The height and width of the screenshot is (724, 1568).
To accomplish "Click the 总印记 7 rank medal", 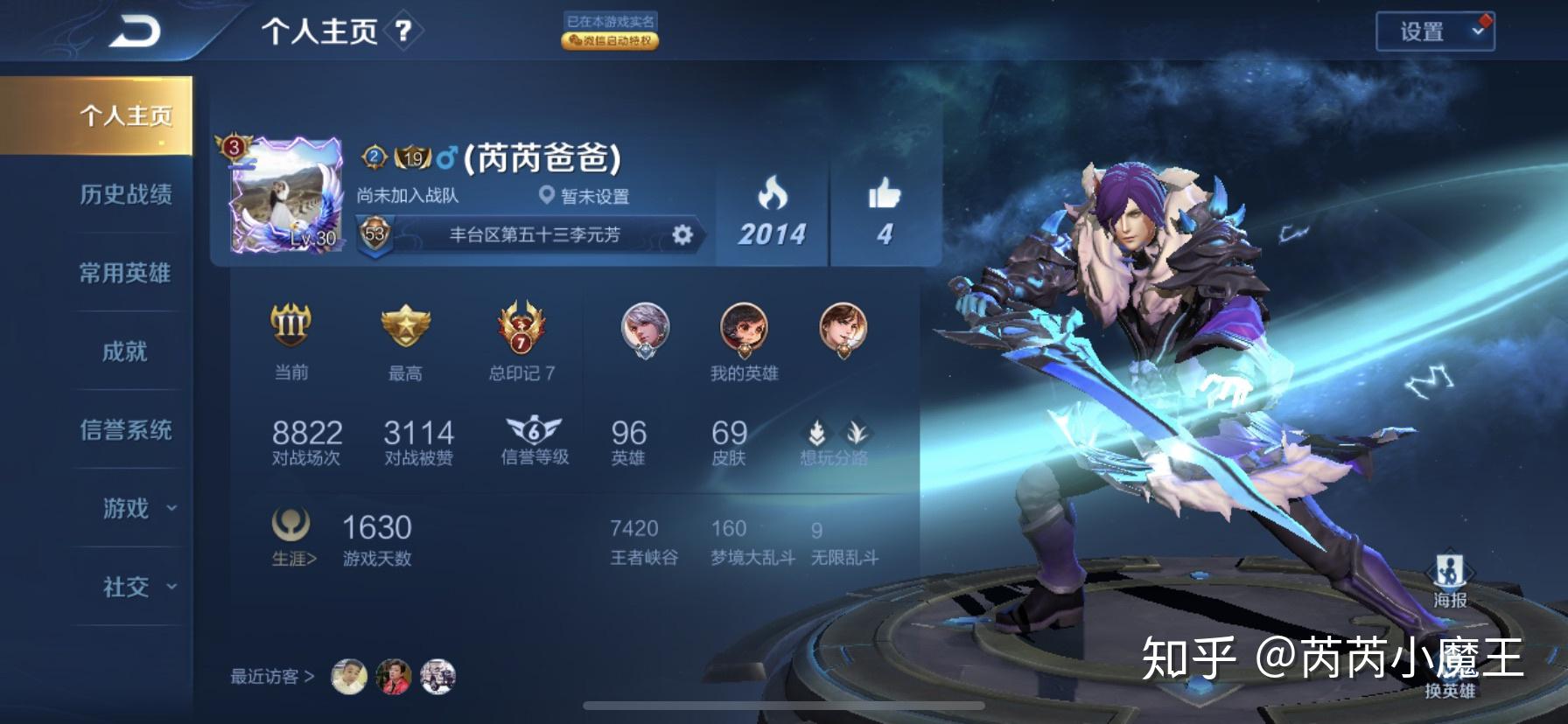I will (x=520, y=329).
